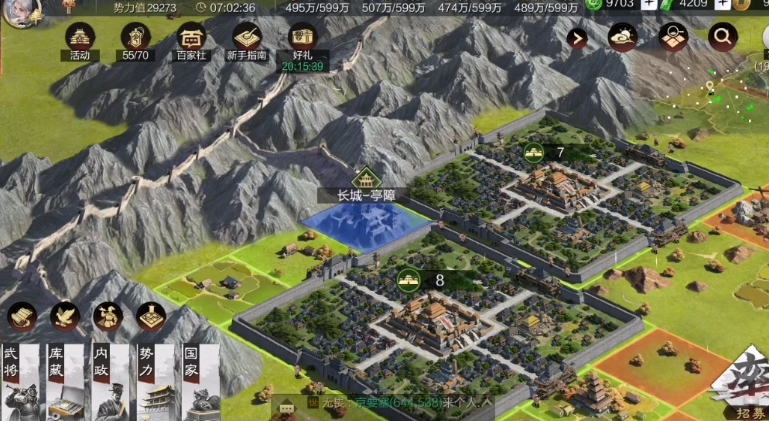769x421 pixels.
Task: Open the 国家 nation panel
Action: (x=198, y=380)
